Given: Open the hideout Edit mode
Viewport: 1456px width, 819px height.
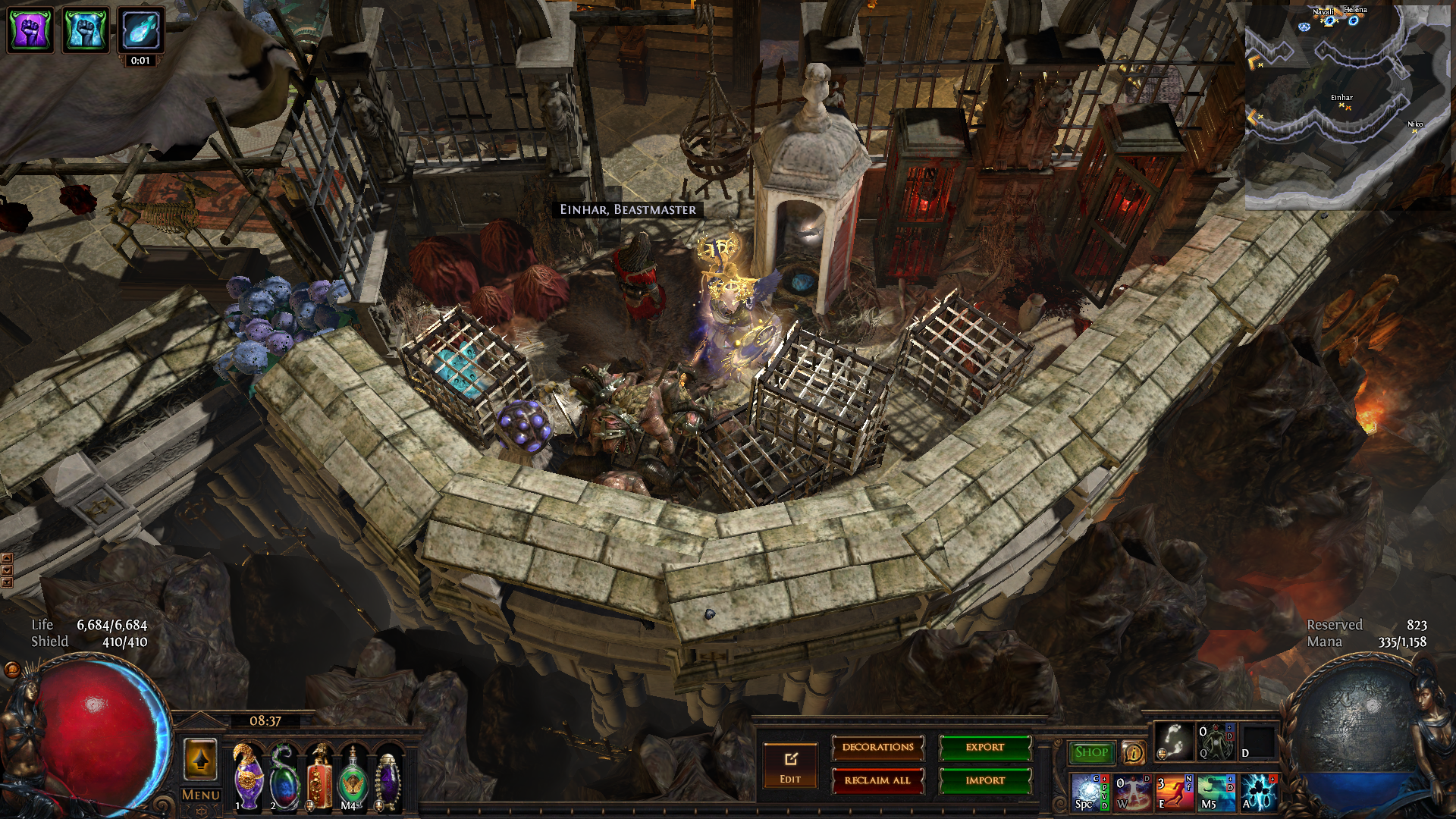Looking at the screenshot, I should pyautogui.click(x=790, y=764).
